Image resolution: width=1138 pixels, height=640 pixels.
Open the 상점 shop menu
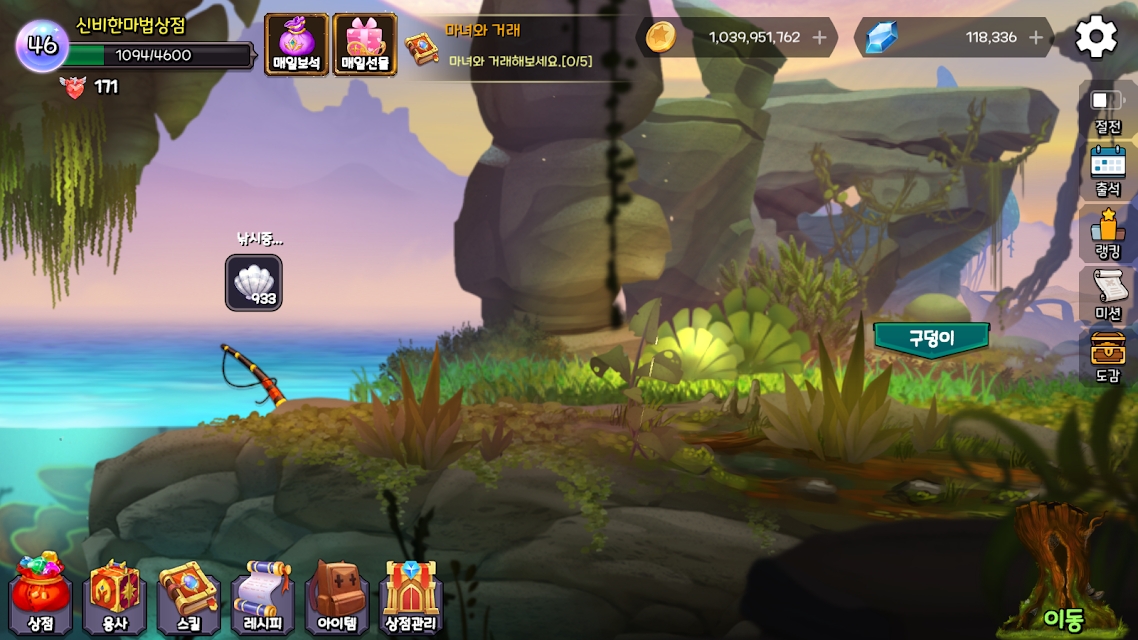[x=41, y=596]
